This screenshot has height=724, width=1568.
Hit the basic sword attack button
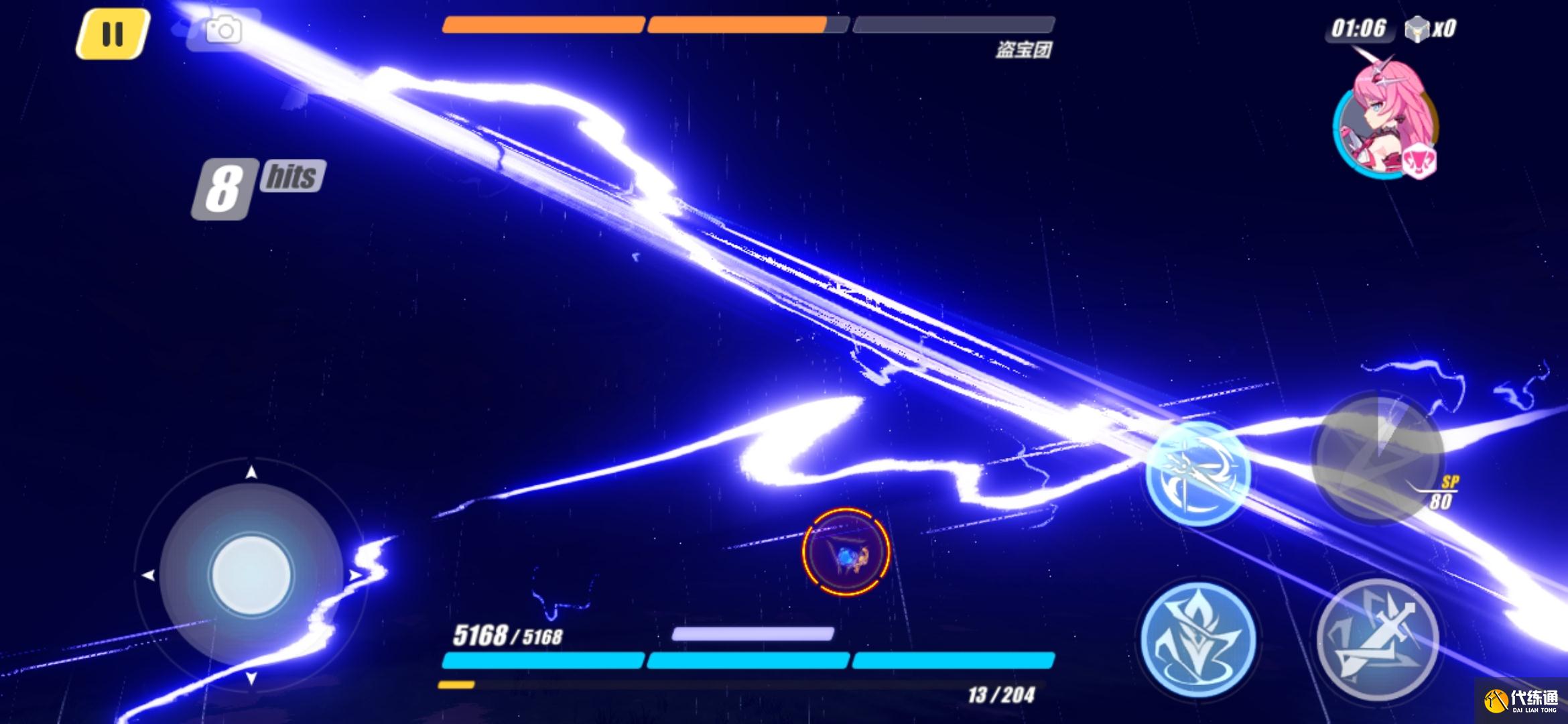(x=1377, y=640)
